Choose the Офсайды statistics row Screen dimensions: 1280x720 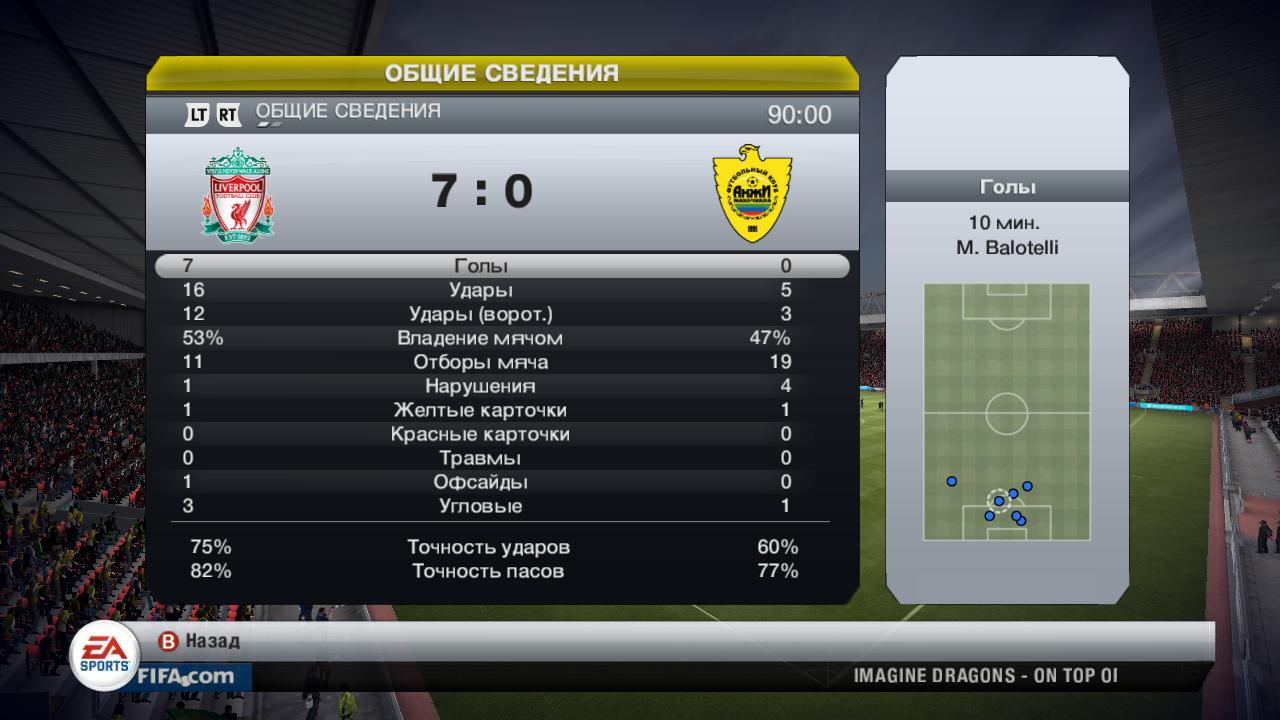coord(481,482)
